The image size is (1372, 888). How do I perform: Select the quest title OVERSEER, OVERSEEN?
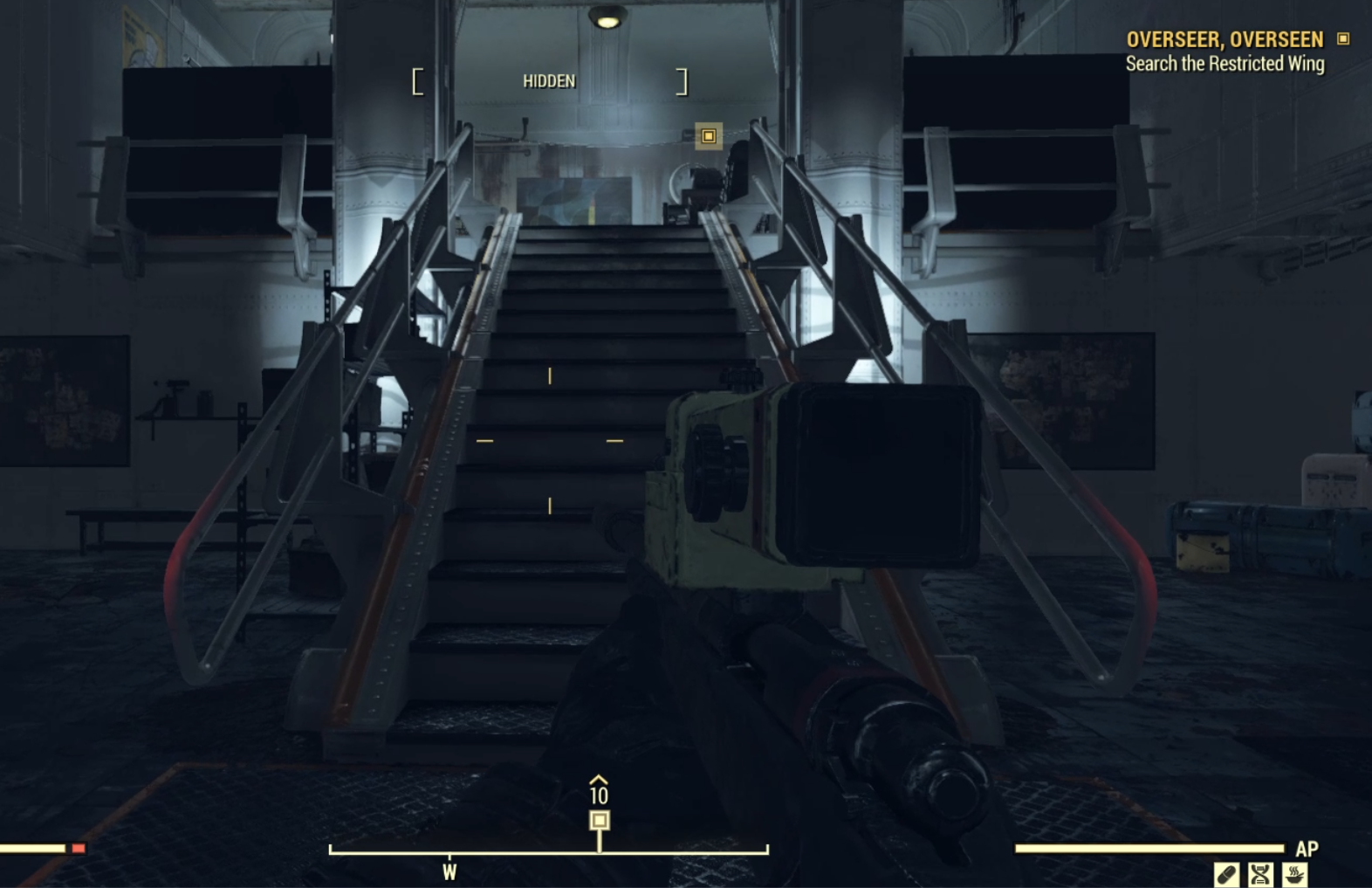pos(1225,39)
